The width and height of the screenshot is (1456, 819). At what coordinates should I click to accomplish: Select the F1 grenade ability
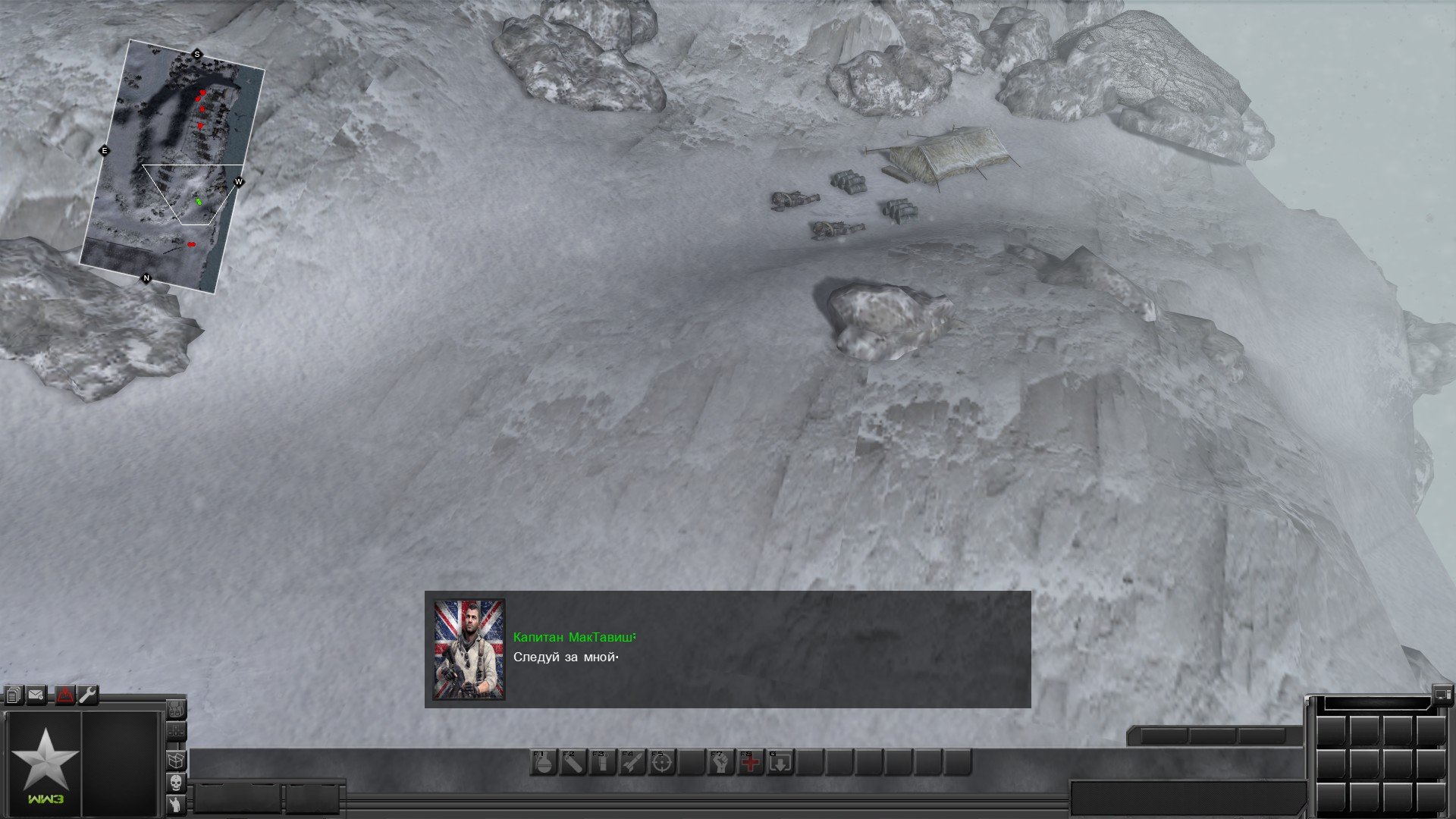[543, 763]
